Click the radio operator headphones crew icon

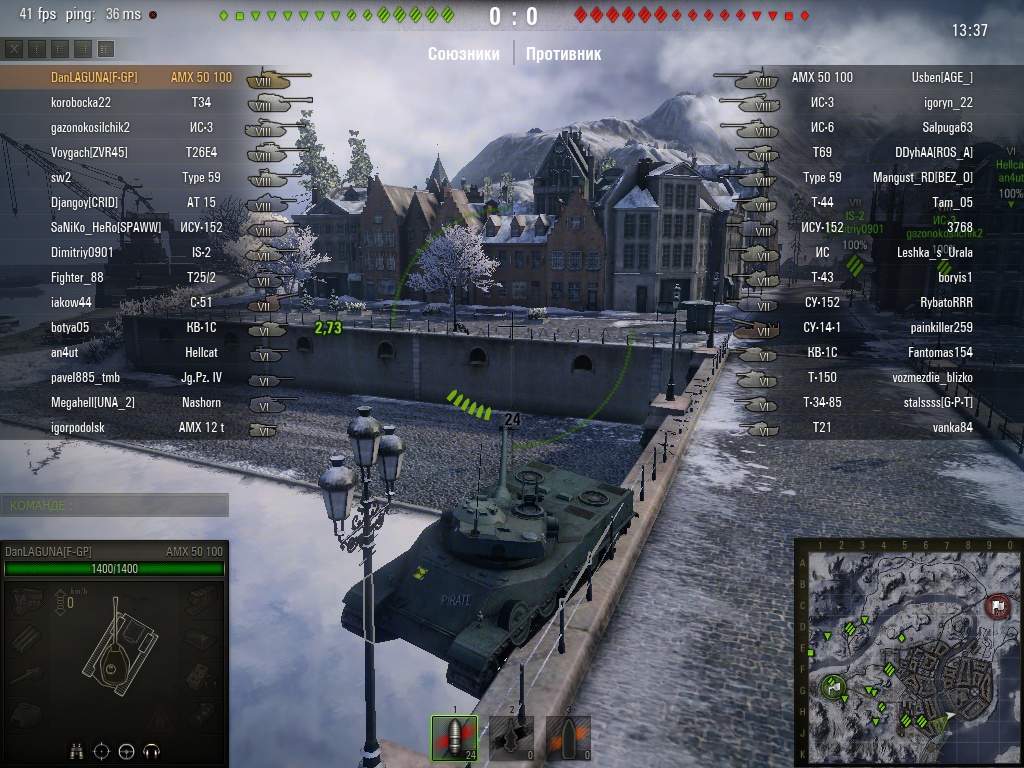coord(152,750)
